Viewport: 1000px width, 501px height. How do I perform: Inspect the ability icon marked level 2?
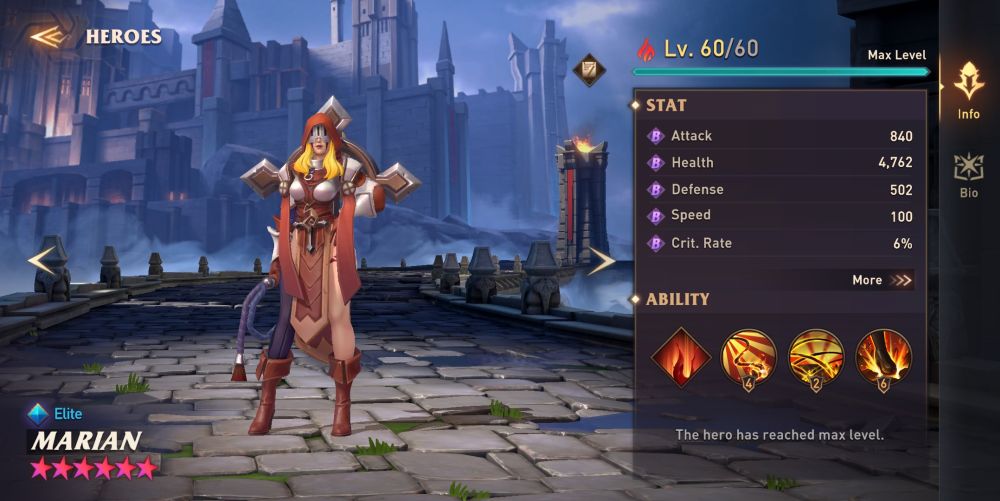click(x=816, y=357)
